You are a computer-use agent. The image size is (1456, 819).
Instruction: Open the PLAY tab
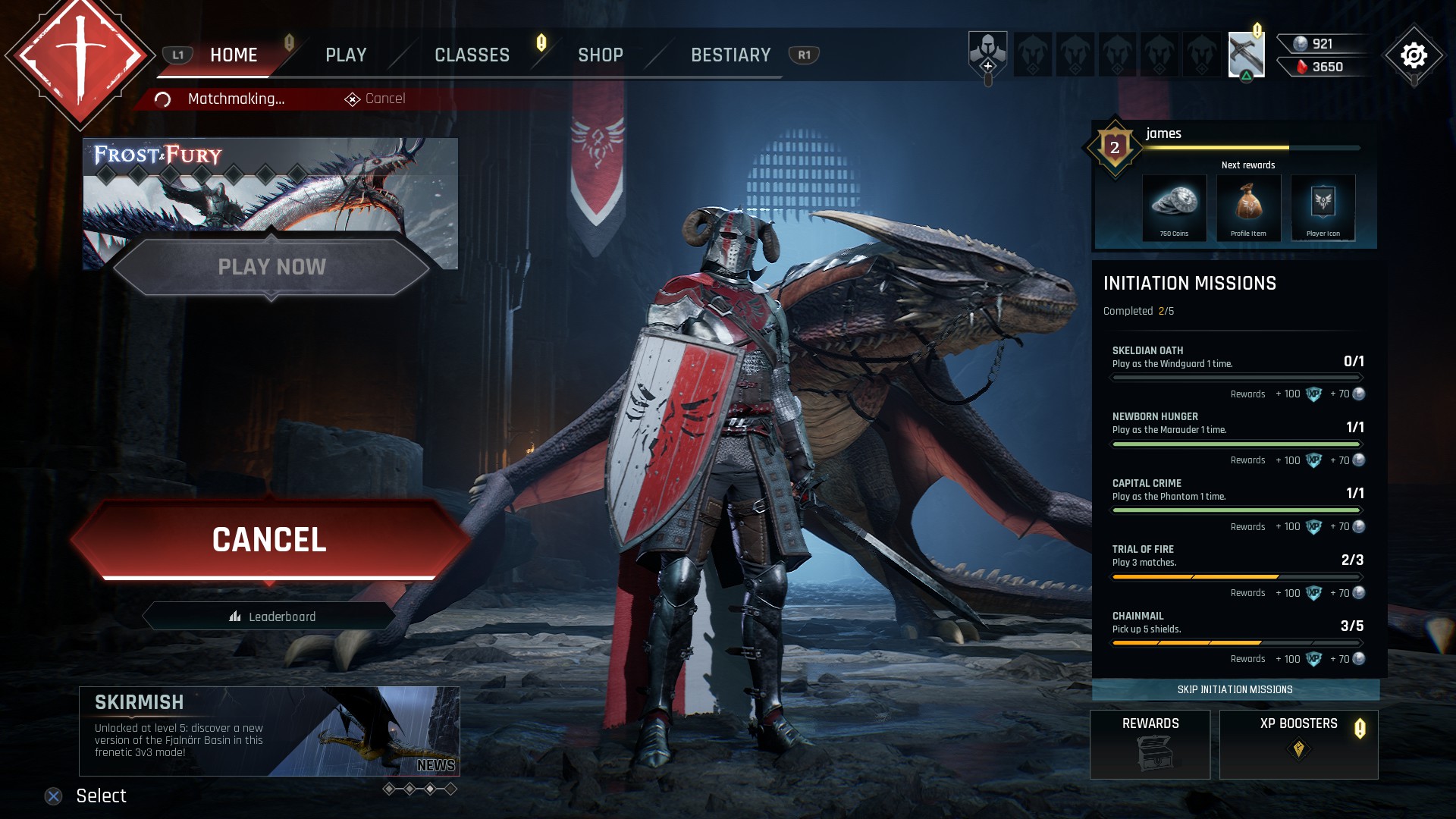346,55
